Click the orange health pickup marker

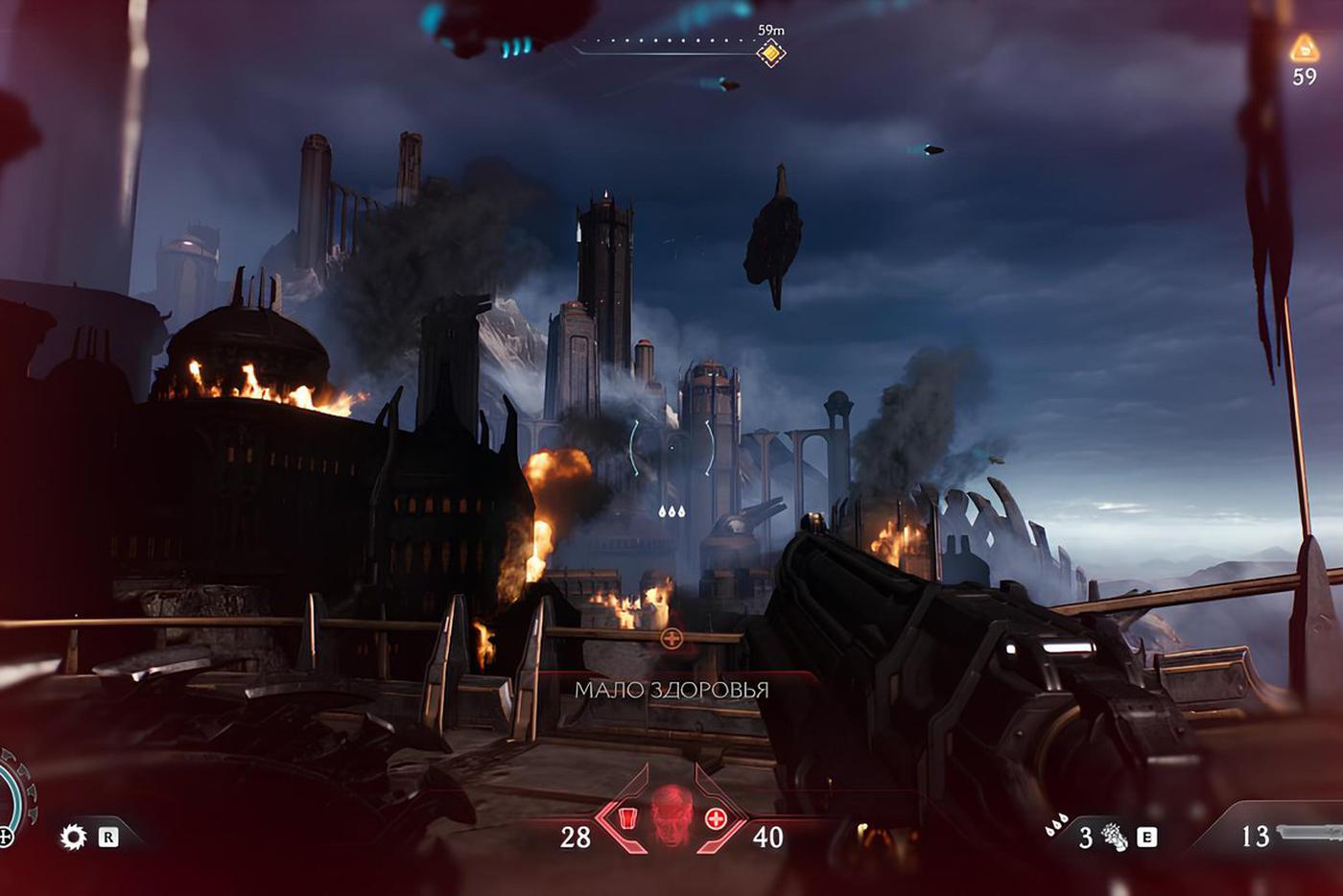point(671,638)
